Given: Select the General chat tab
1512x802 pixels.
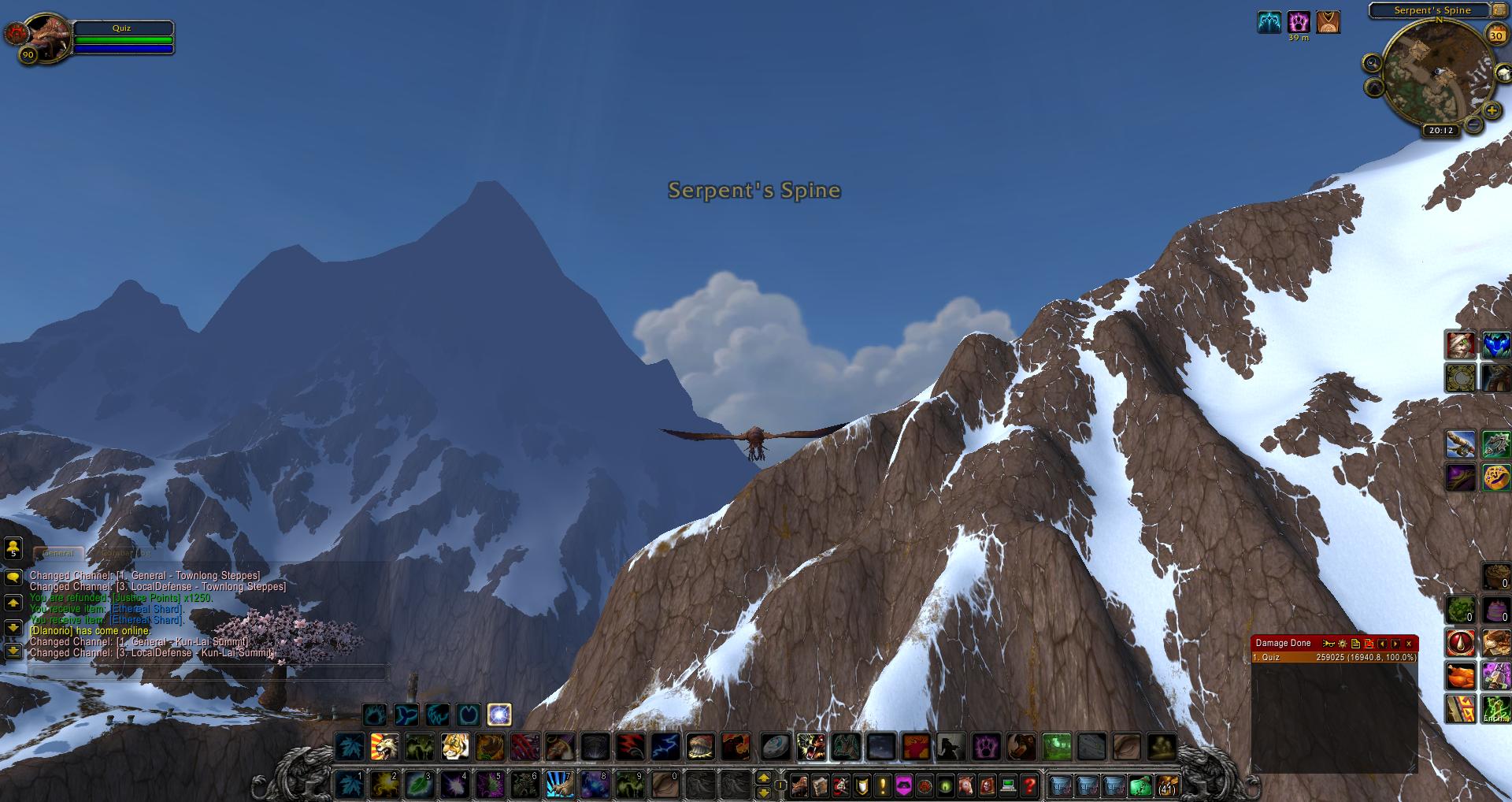Looking at the screenshot, I should (58, 553).
